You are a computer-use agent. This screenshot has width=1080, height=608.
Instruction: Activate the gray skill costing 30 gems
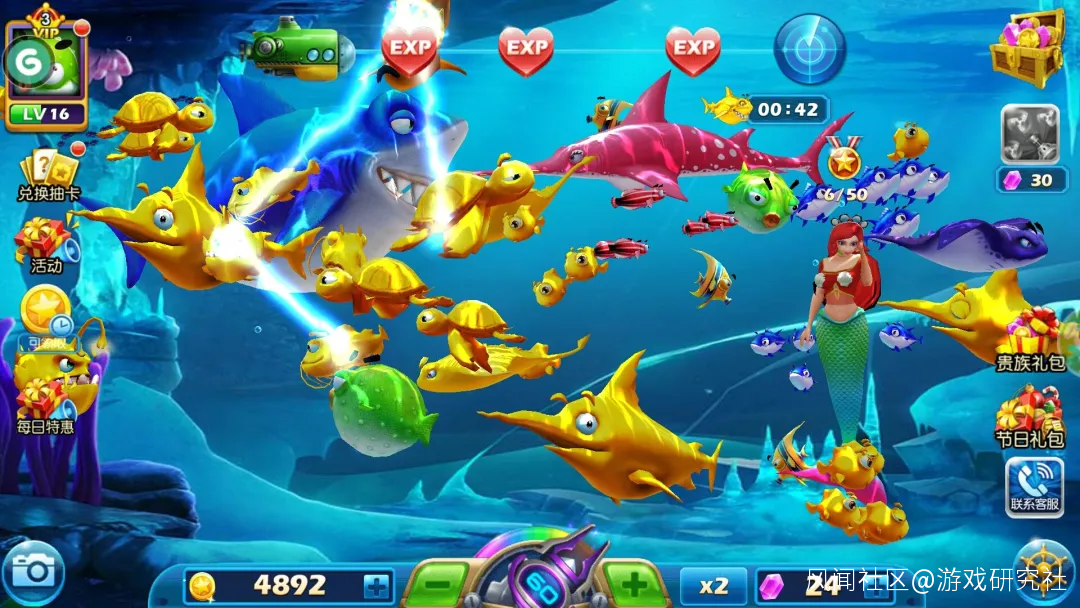pyautogui.click(x=1030, y=135)
